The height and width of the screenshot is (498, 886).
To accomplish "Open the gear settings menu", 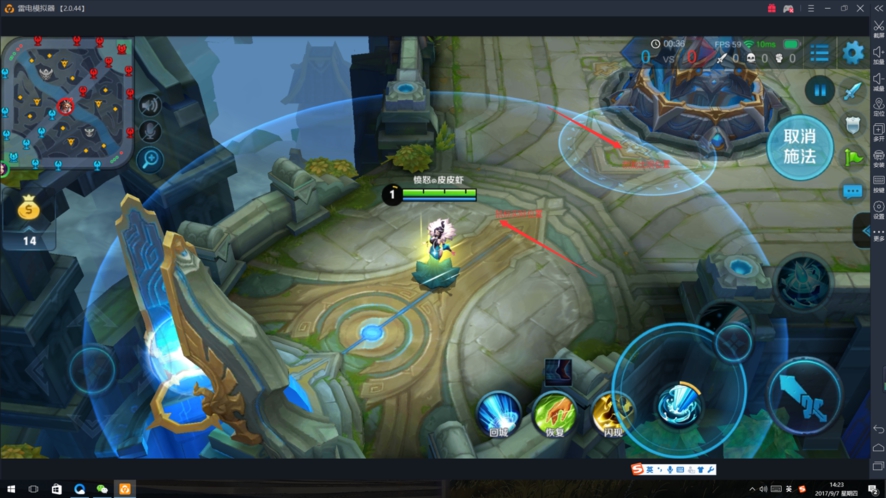I will (x=852, y=53).
